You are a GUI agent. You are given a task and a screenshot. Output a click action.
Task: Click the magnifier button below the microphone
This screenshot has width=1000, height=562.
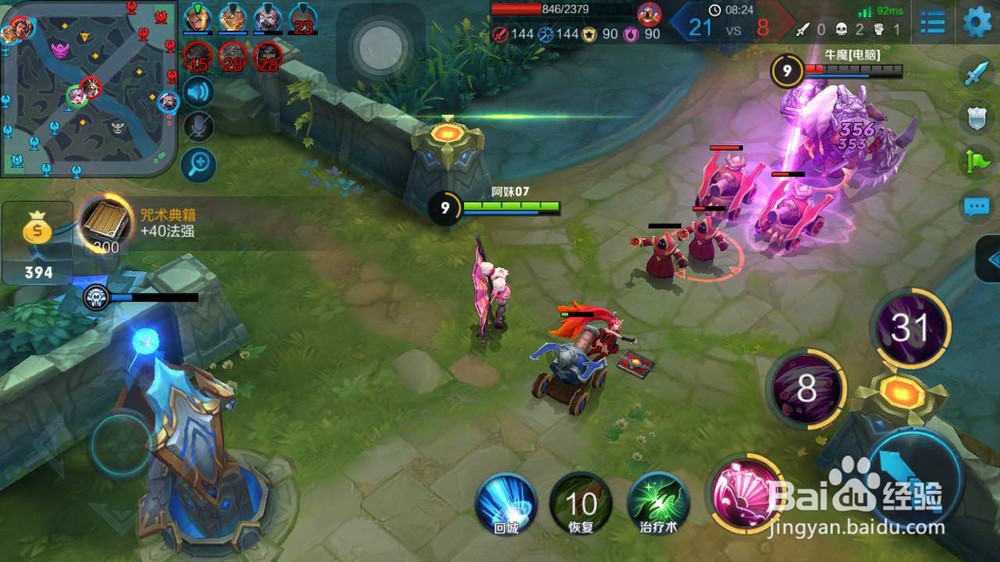(199, 163)
